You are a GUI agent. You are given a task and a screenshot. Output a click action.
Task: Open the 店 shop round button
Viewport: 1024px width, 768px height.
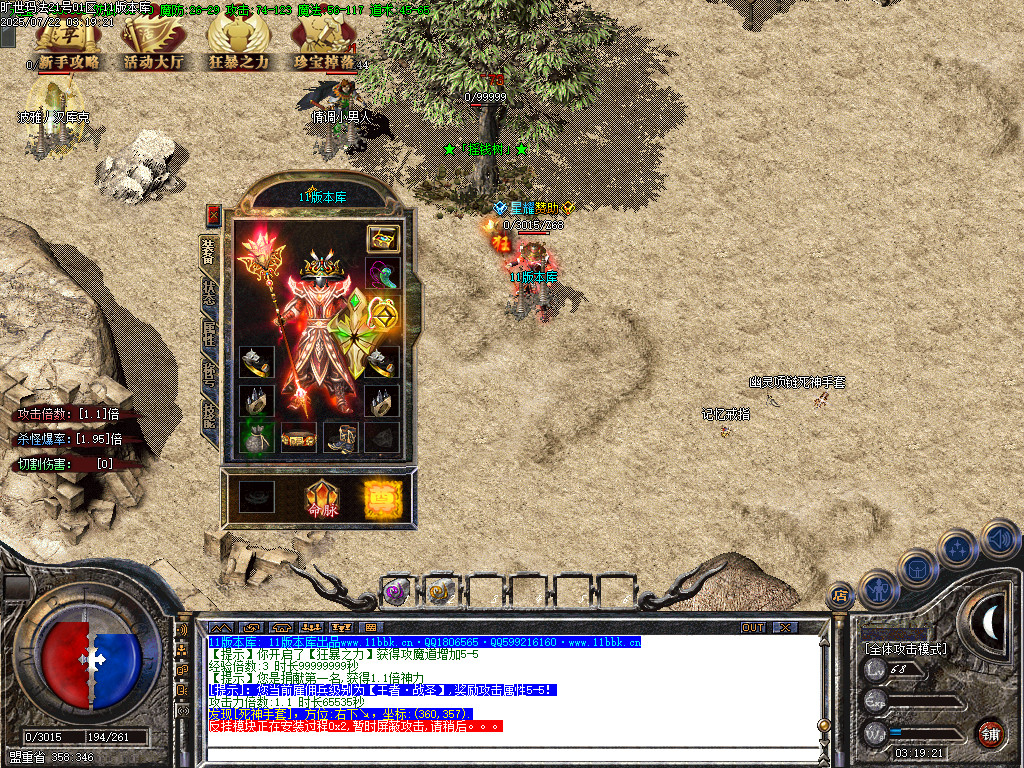839,596
